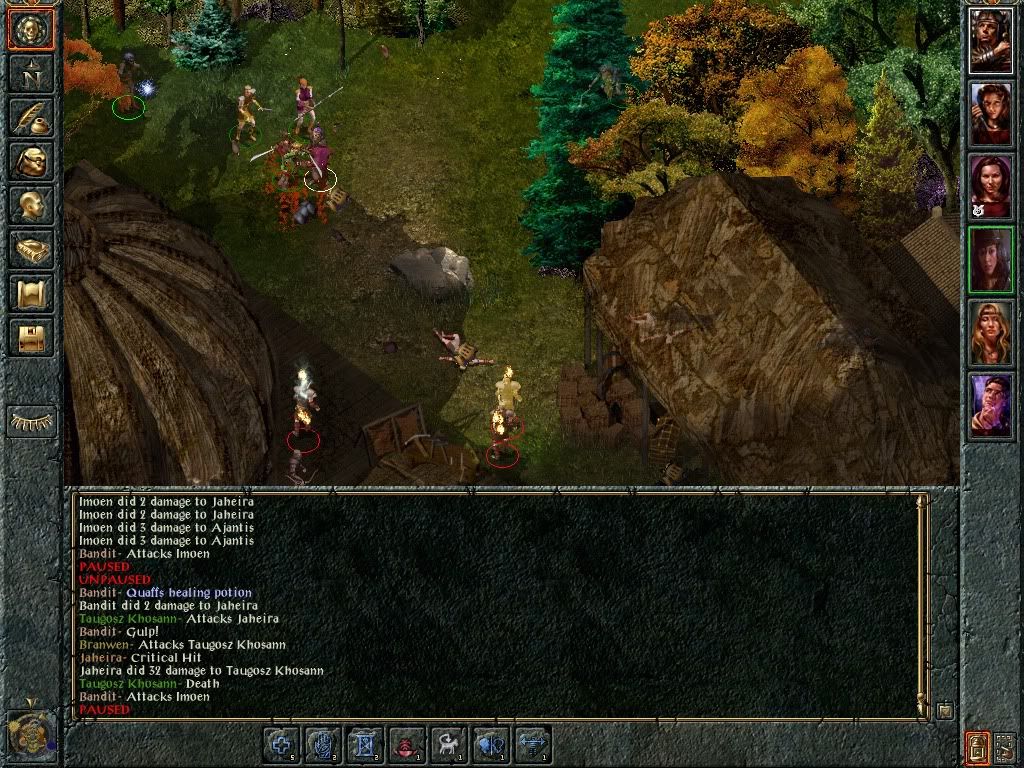This screenshot has height=768, width=1024.
Task: Cast the blue cross healing spell
Action: [x=283, y=745]
